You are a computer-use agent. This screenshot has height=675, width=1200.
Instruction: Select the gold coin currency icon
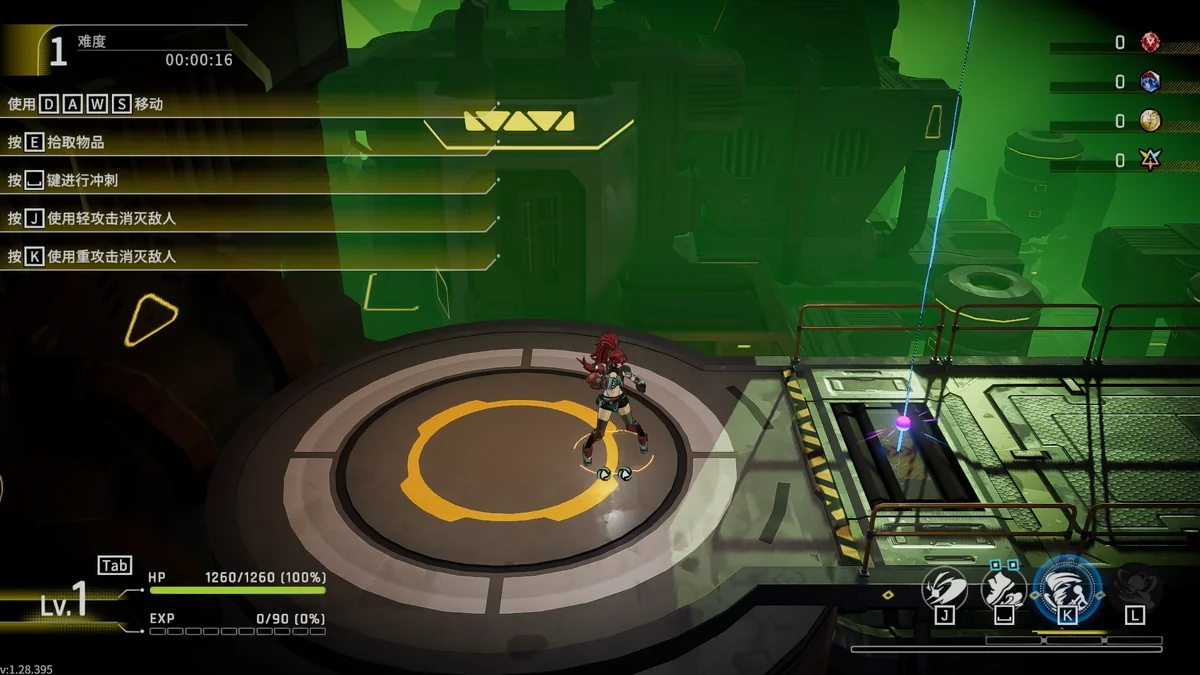(1150, 121)
